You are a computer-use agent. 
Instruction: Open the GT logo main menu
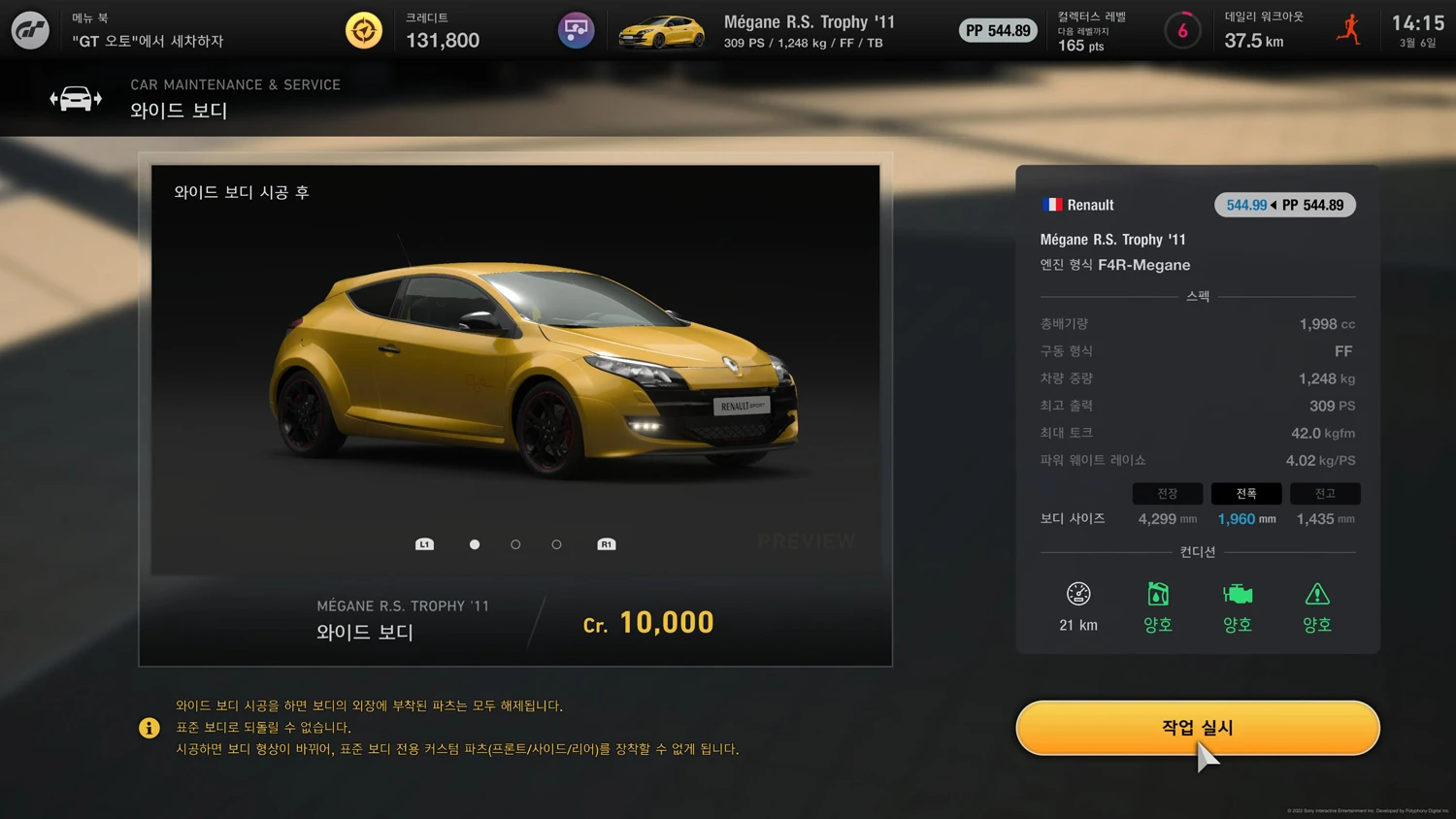click(x=30, y=30)
